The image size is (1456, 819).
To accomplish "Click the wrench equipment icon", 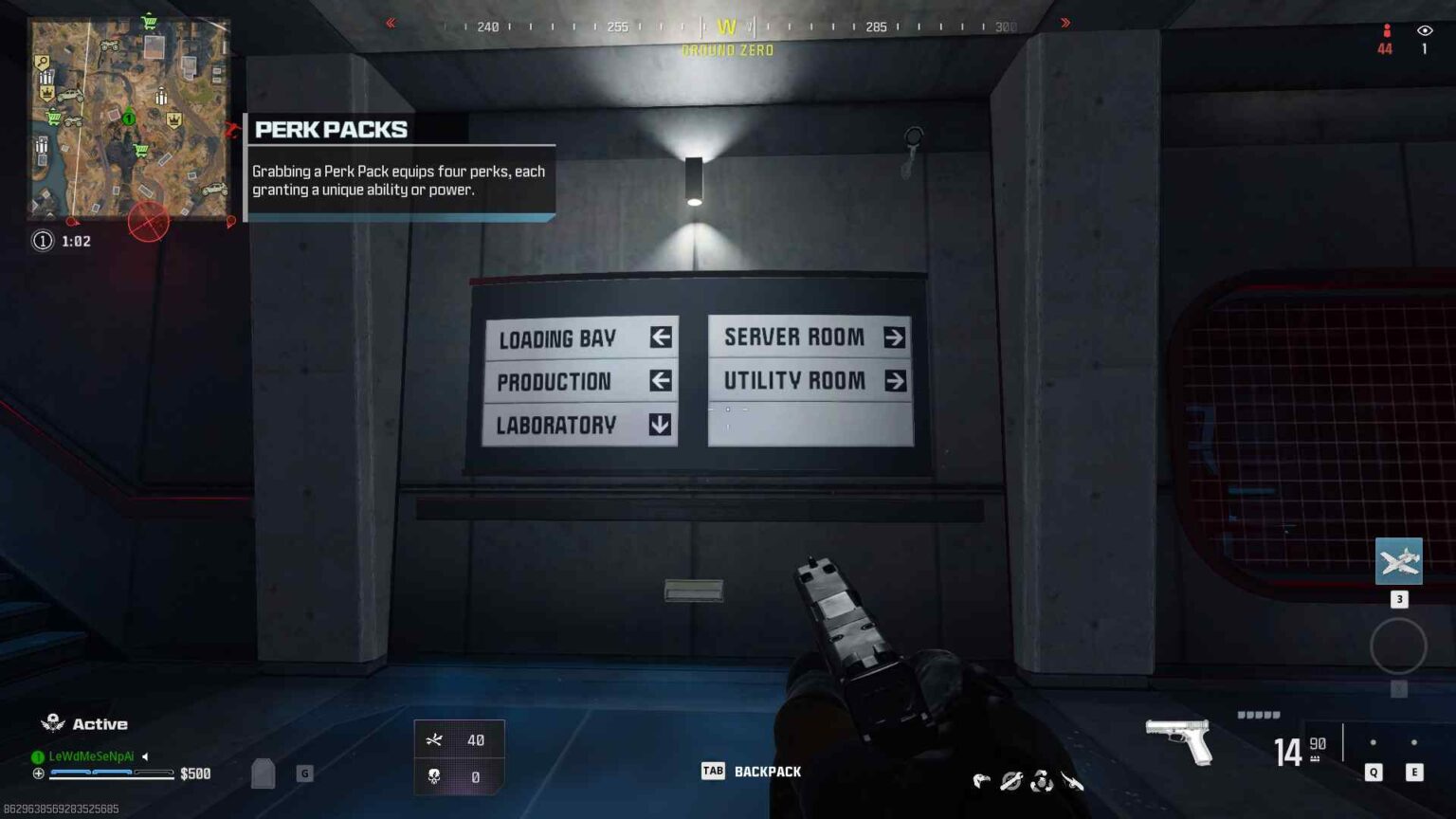I will (x=1010, y=780).
